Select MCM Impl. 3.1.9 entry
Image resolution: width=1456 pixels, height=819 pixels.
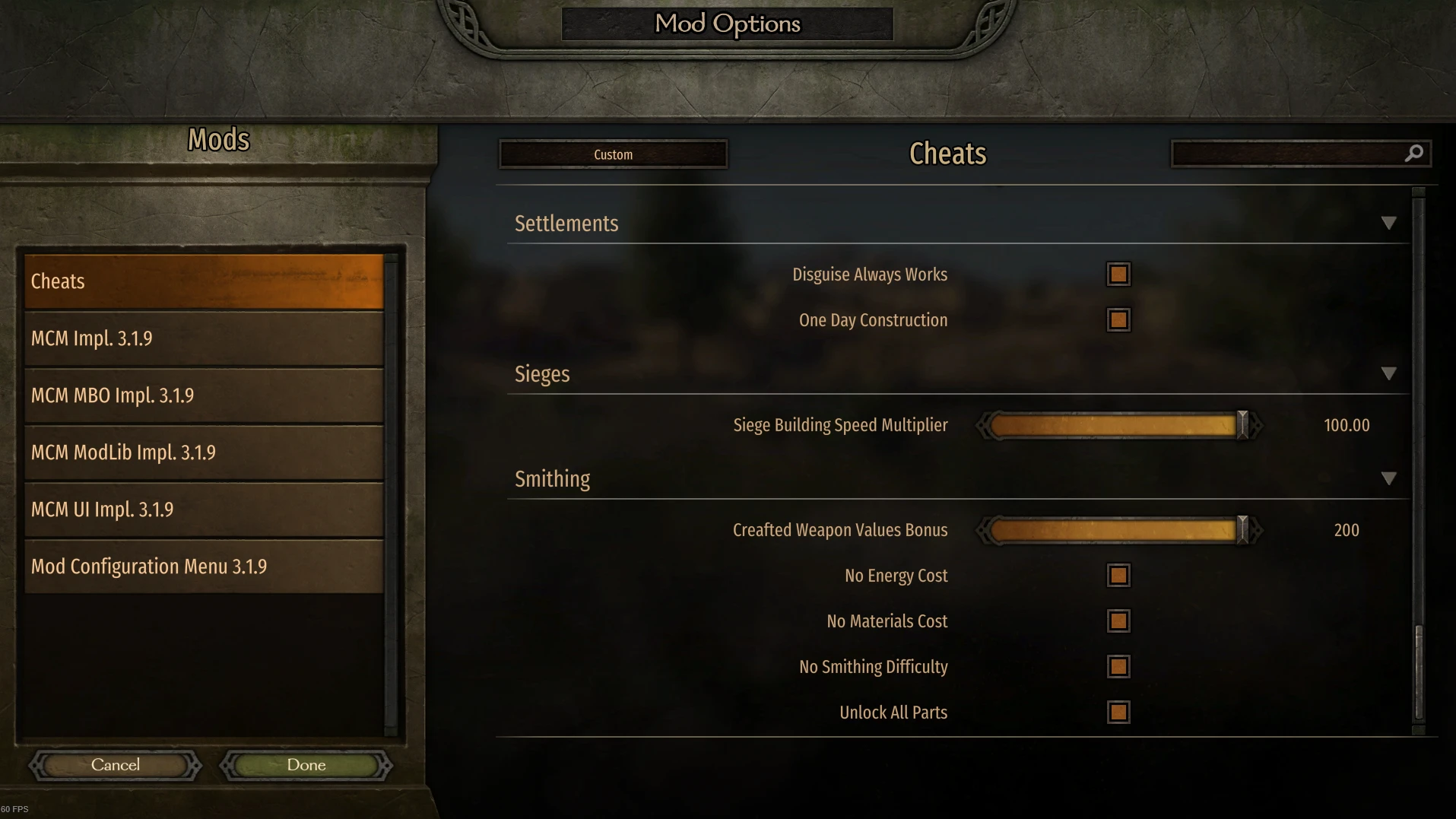coord(204,338)
